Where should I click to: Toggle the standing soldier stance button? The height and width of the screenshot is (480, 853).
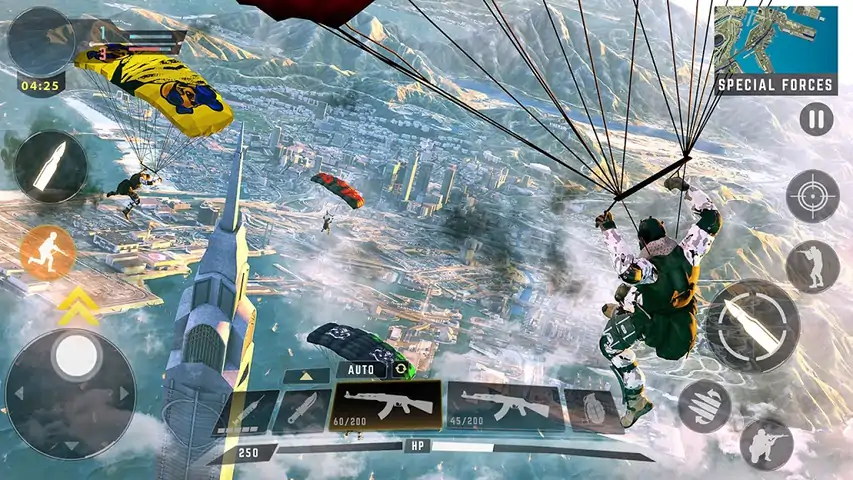(x=812, y=267)
